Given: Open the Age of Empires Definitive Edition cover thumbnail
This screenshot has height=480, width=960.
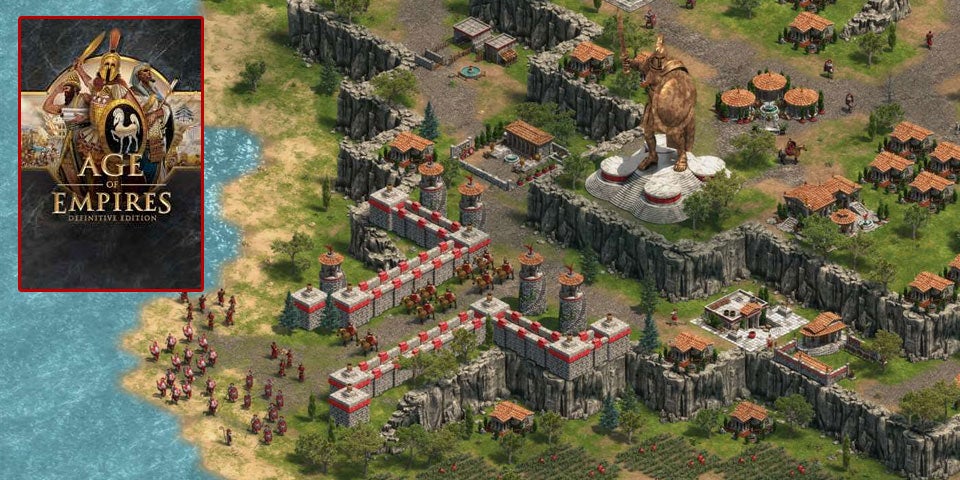Looking at the screenshot, I should [x=111, y=153].
